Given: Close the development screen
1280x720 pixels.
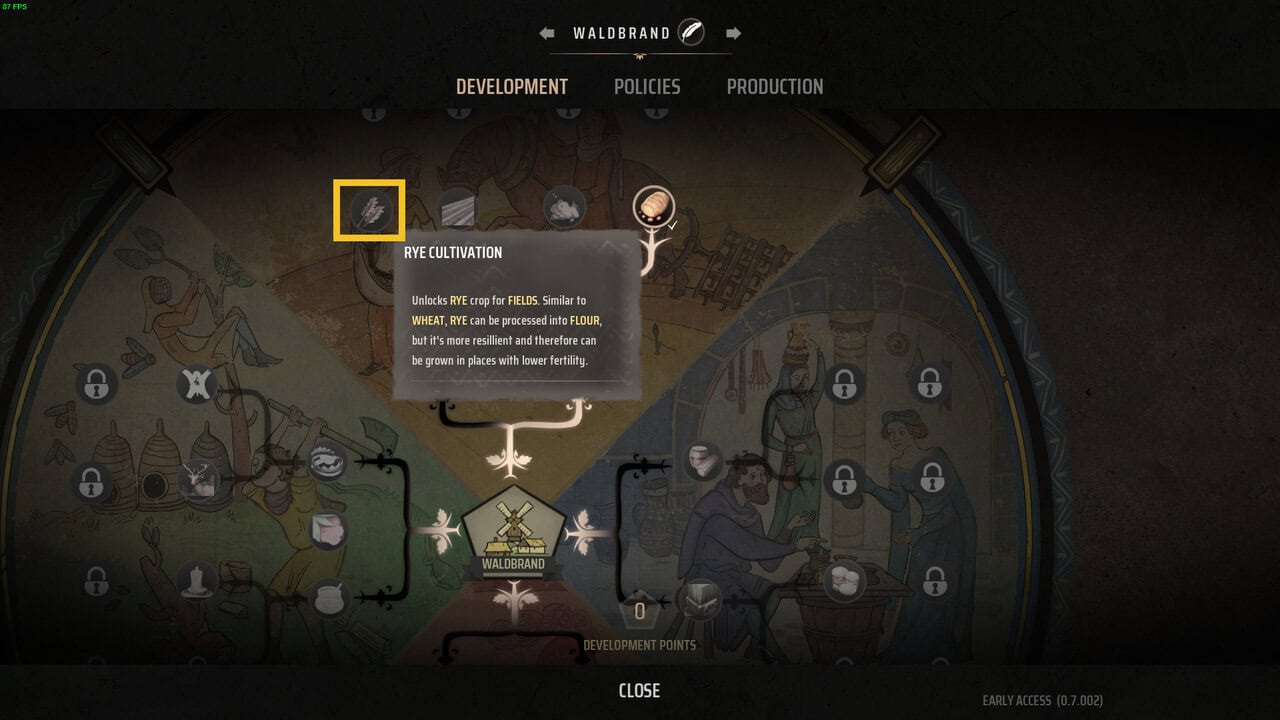Looking at the screenshot, I should point(639,690).
